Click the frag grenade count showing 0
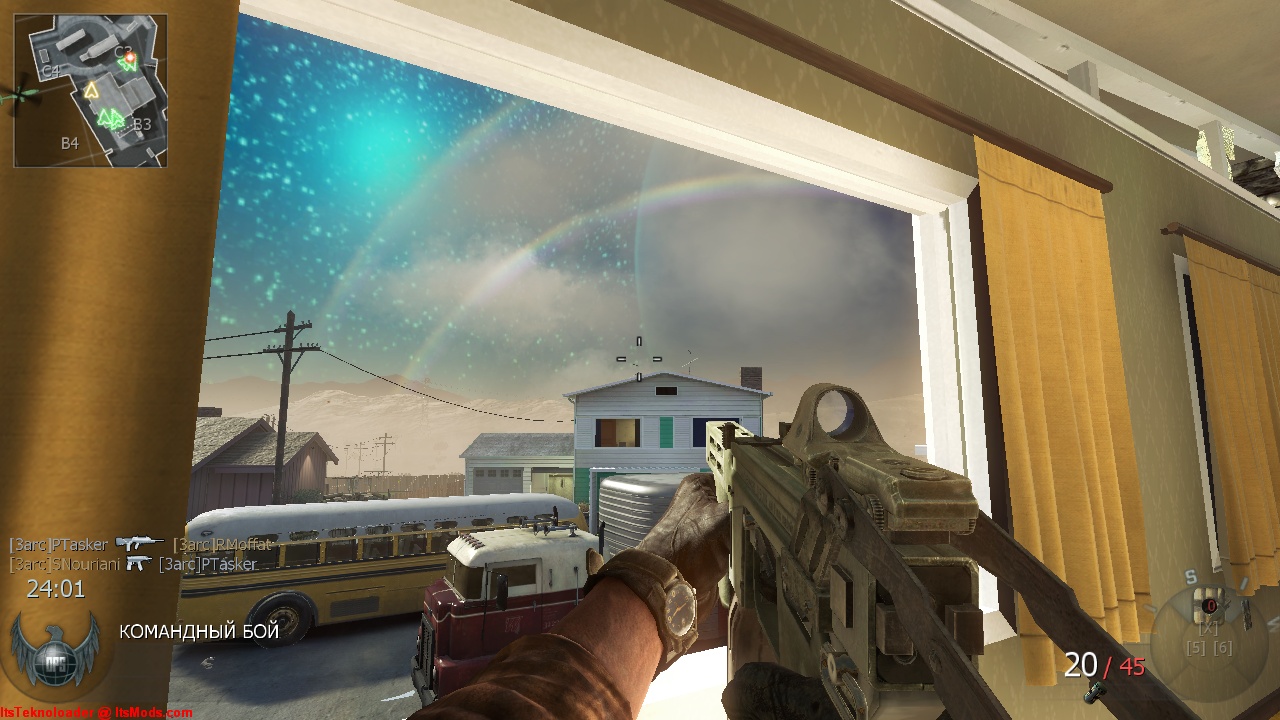The height and width of the screenshot is (720, 1280). click(x=1211, y=606)
